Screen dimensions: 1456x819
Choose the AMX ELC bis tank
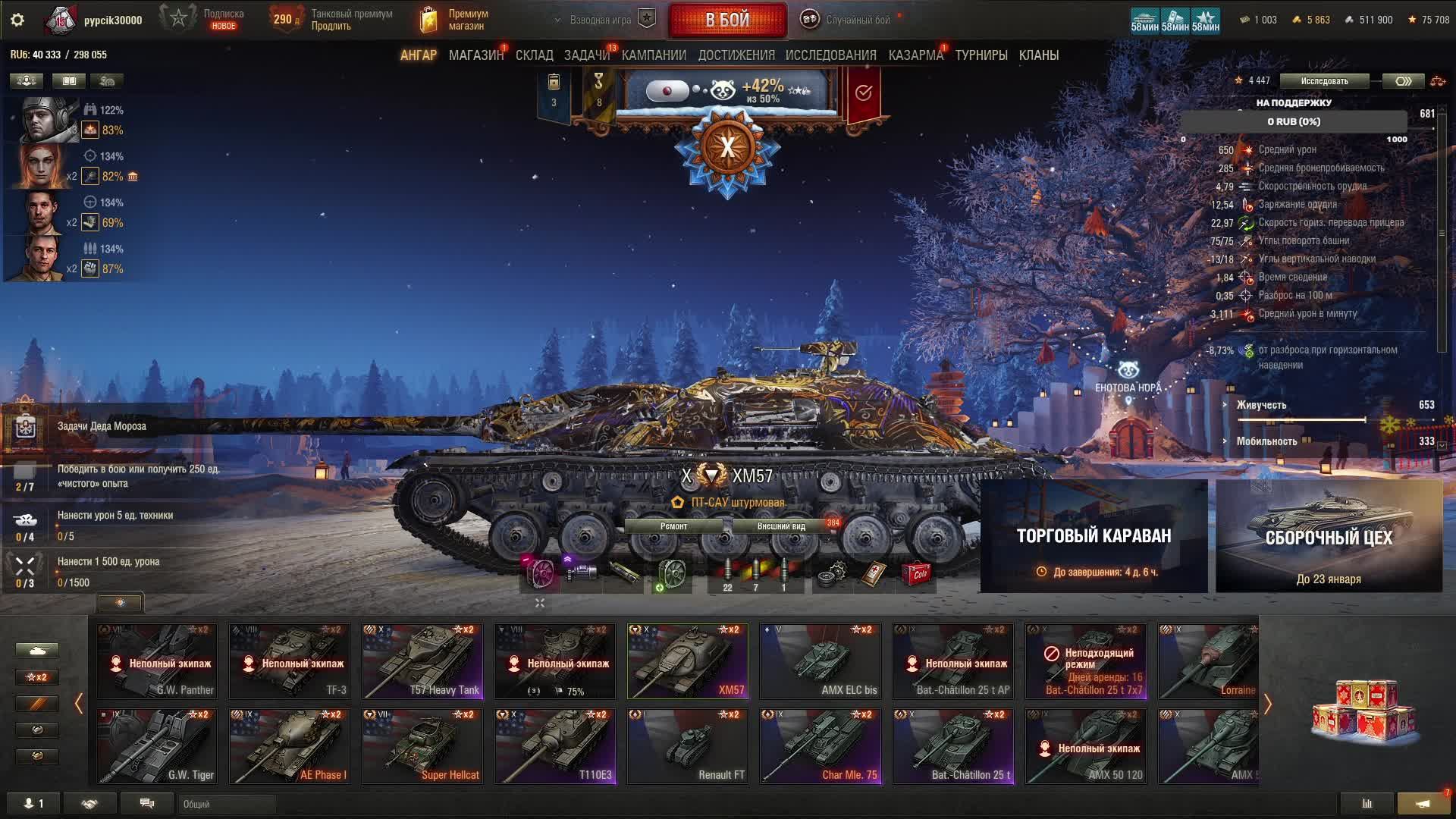(820, 661)
